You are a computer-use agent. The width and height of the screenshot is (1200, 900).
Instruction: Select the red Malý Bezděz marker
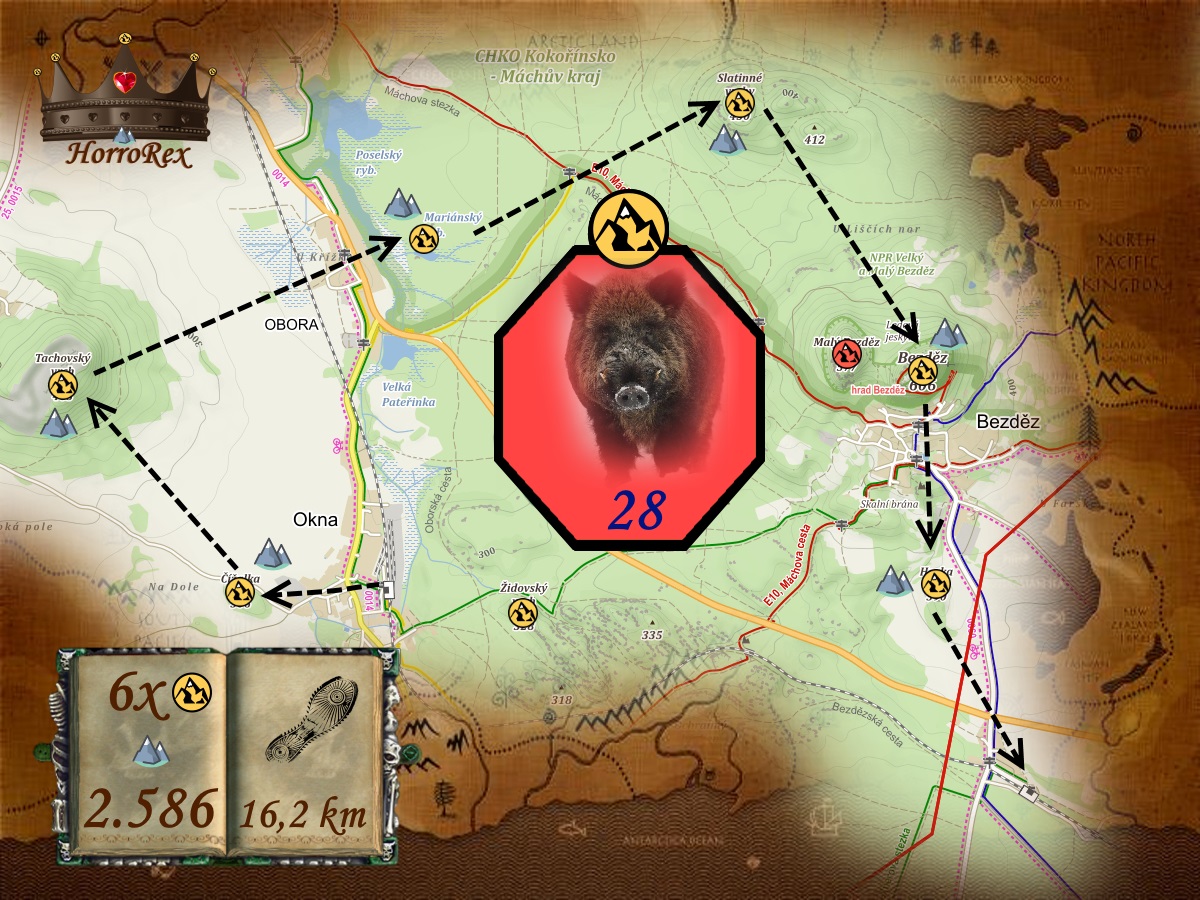tap(847, 352)
